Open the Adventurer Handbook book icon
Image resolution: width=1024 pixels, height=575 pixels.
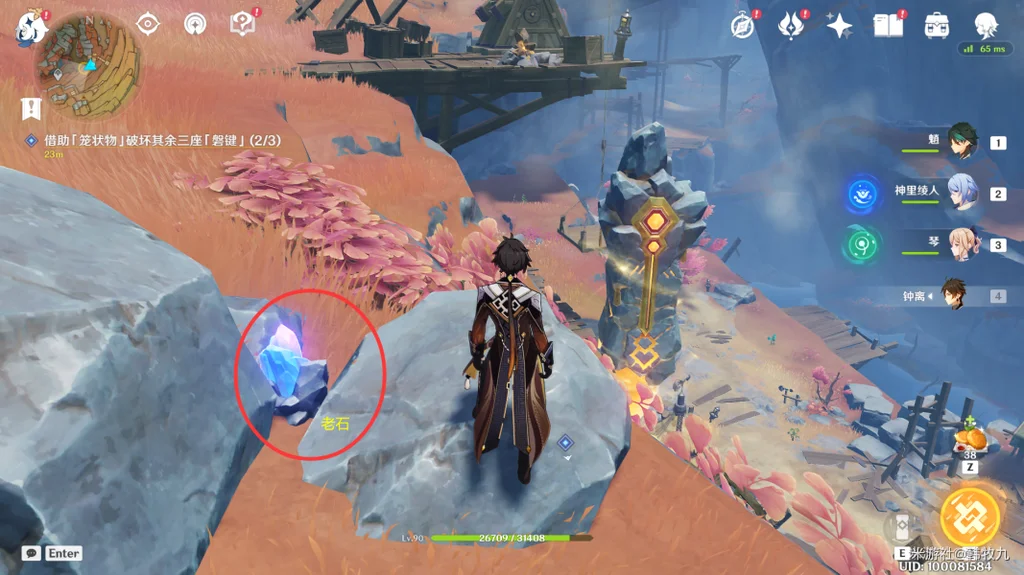point(888,25)
